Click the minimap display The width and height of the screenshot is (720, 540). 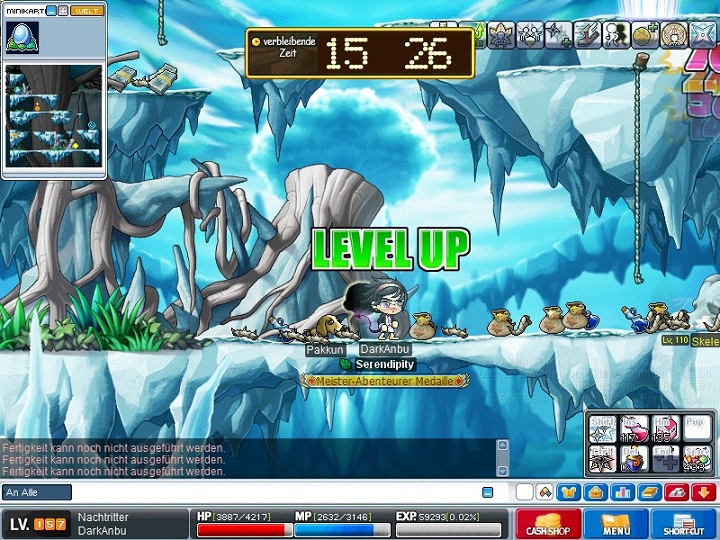pos(54,115)
